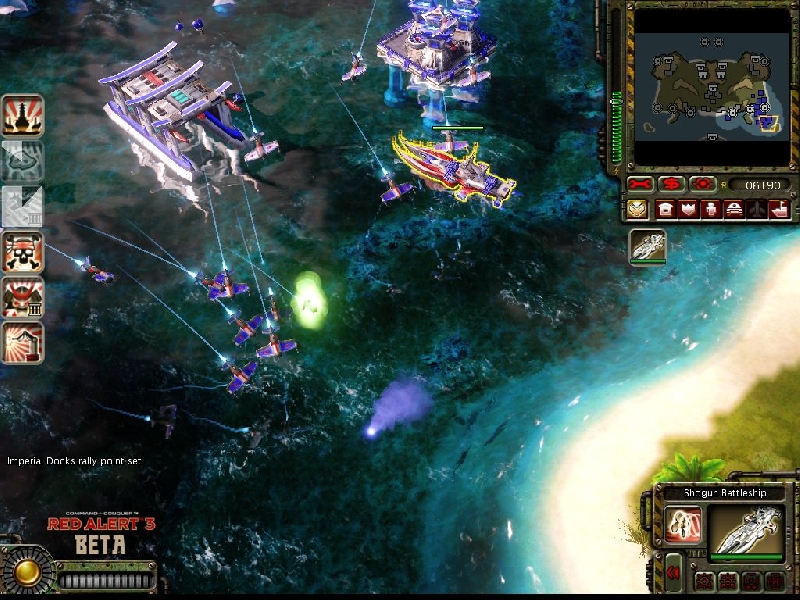Trigger the samurai mask support power
Image resolution: width=800 pixels, height=600 pixels.
20,298
